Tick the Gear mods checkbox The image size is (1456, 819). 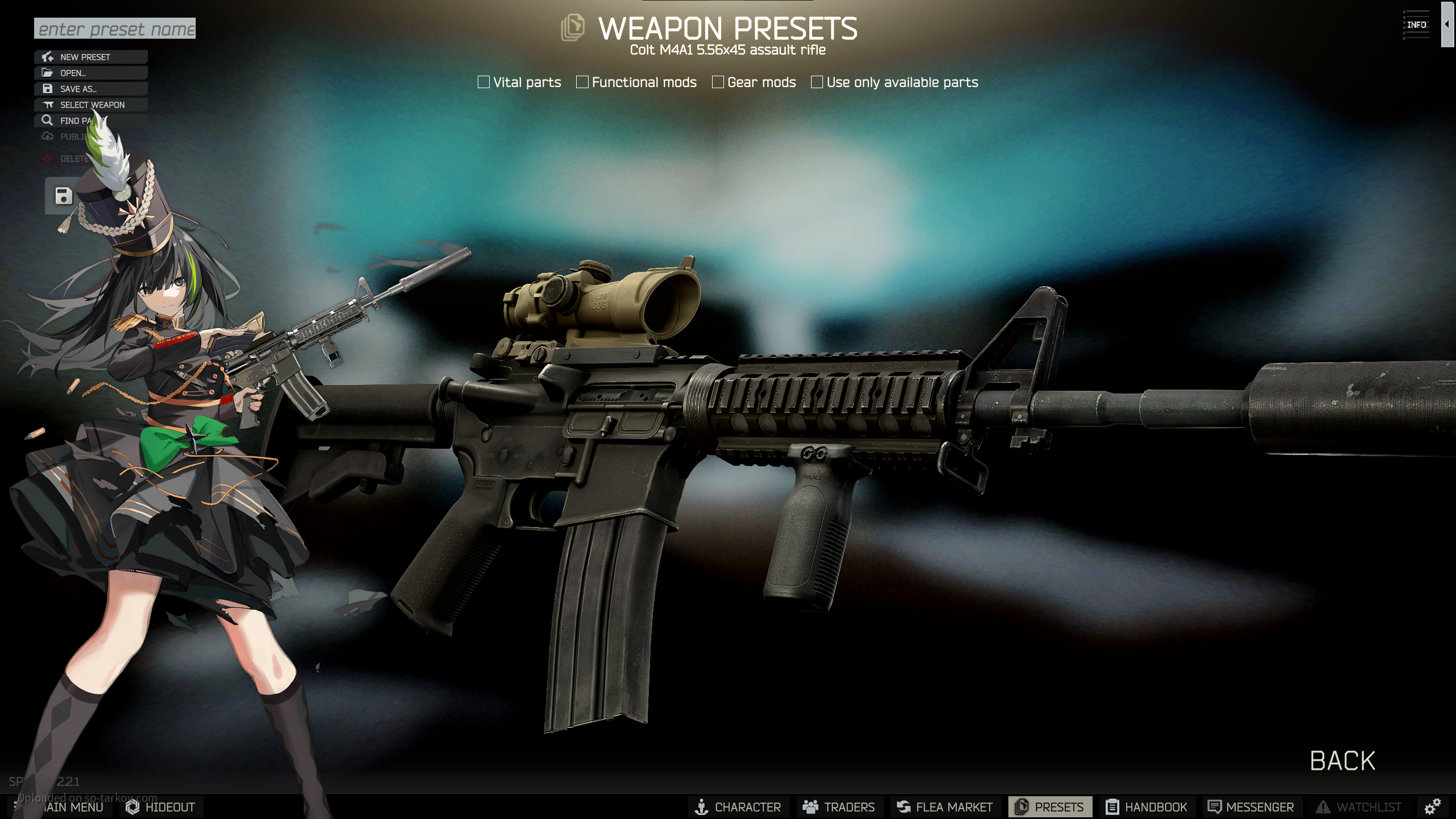[718, 82]
